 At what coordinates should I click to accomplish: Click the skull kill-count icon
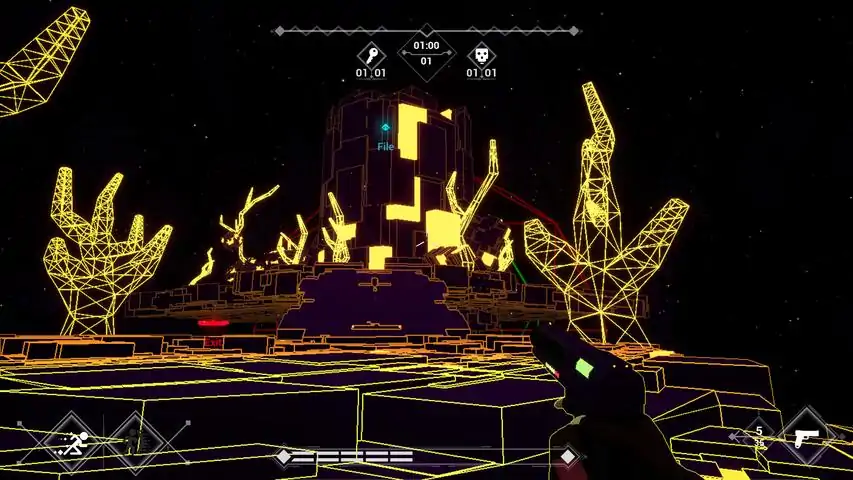coord(481,55)
